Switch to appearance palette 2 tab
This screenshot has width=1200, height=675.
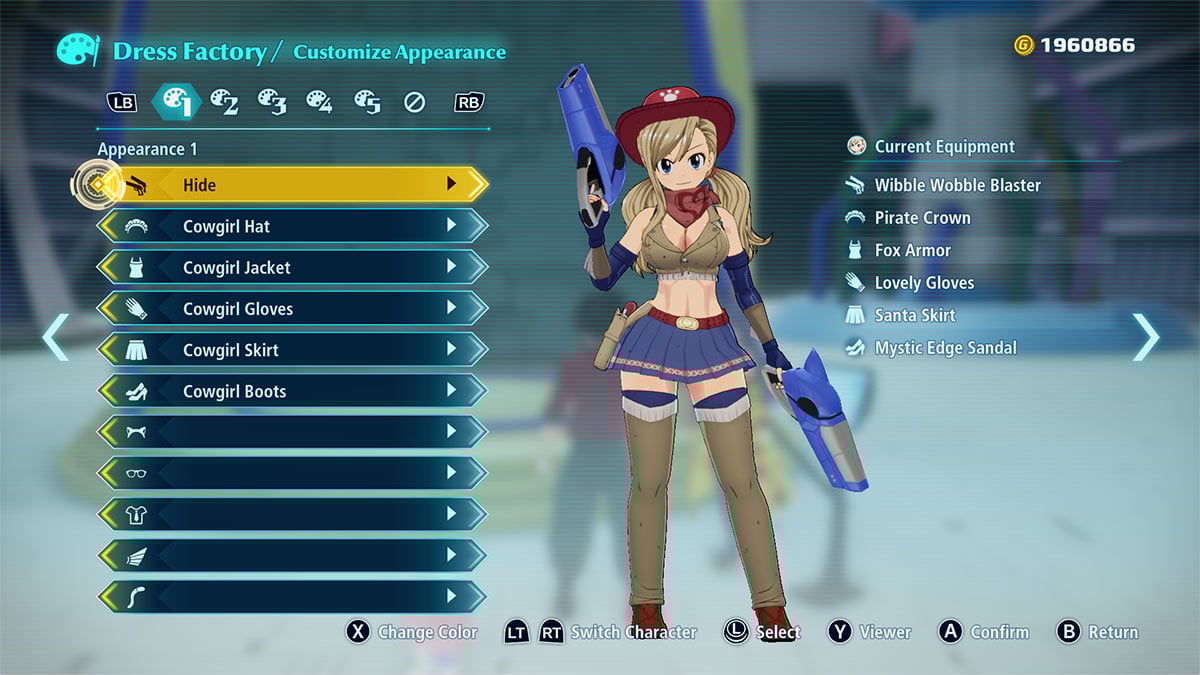click(x=223, y=101)
